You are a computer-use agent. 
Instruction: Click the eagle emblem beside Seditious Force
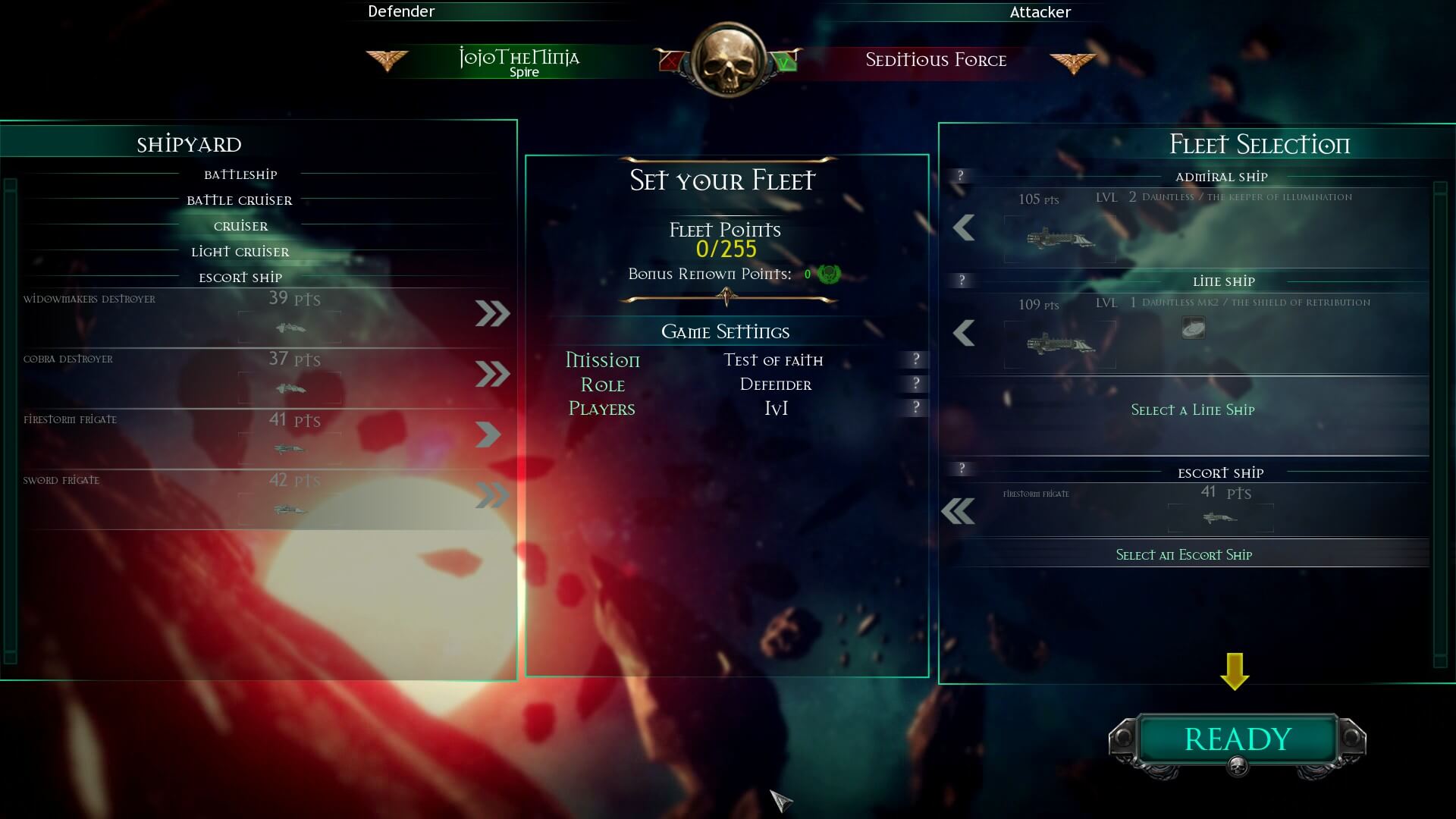click(x=1074, y=61)
